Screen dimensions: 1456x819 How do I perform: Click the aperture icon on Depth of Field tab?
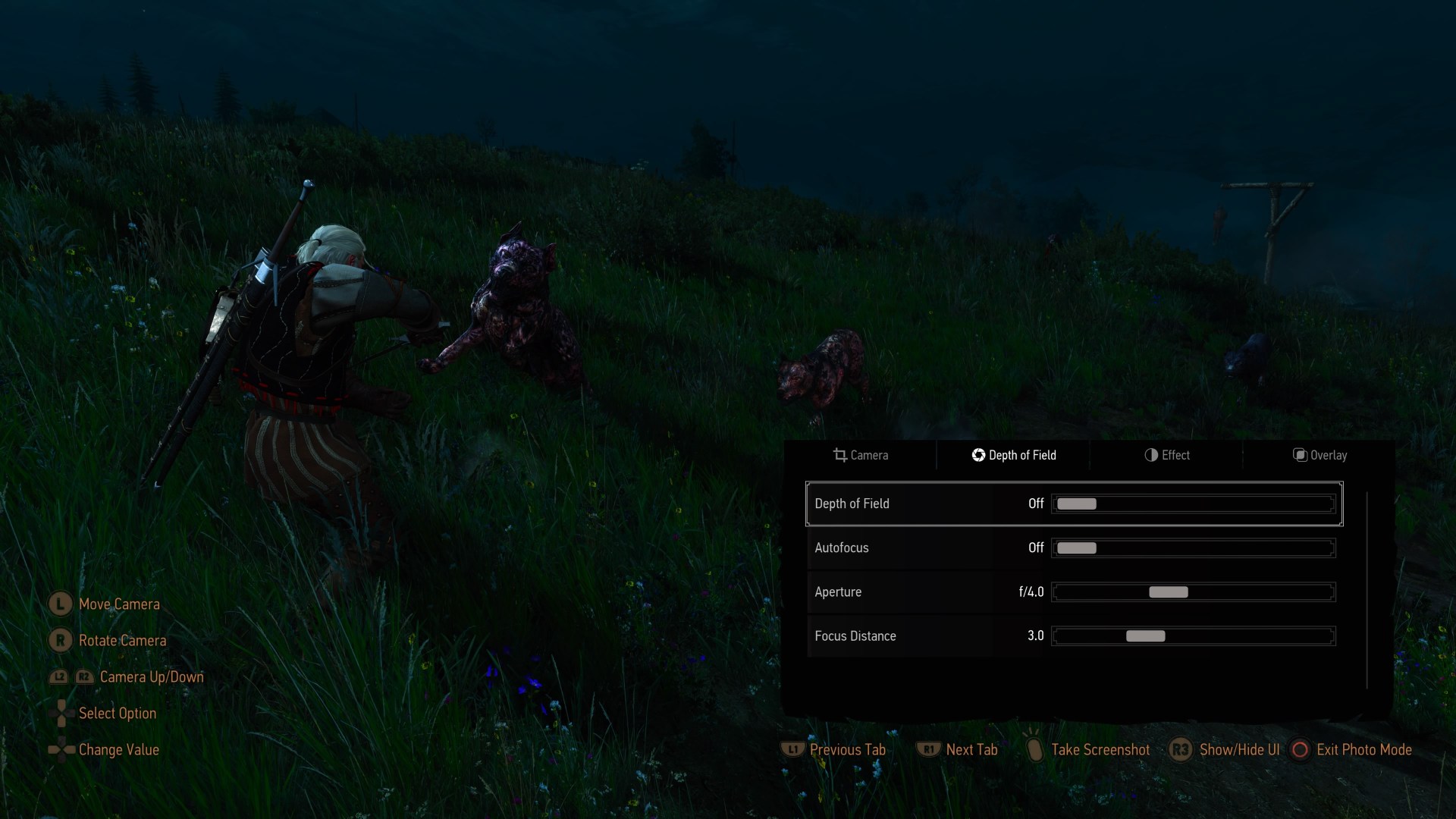[977, 455]
